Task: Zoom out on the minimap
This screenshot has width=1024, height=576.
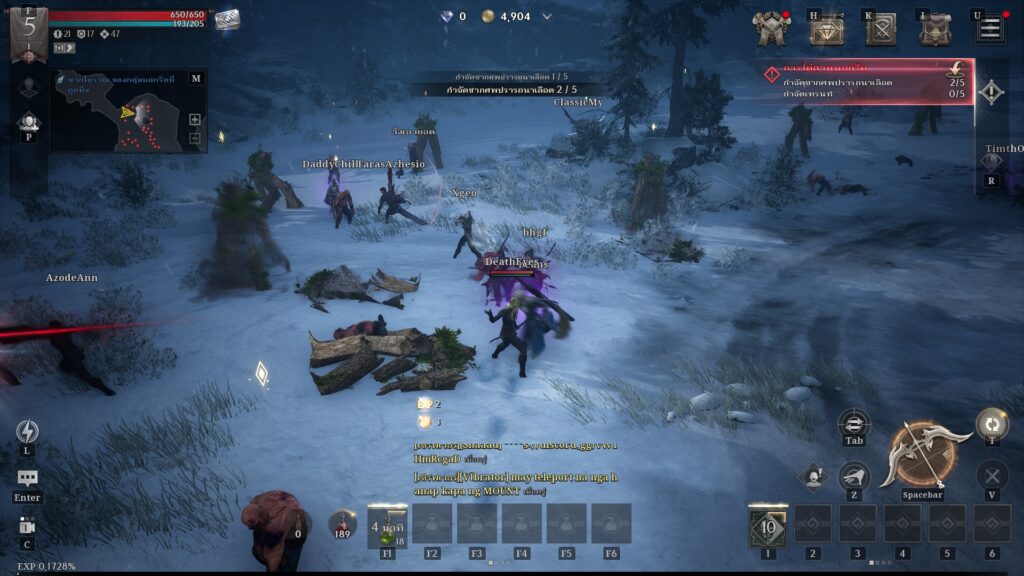Action: [x=195, y=138]
